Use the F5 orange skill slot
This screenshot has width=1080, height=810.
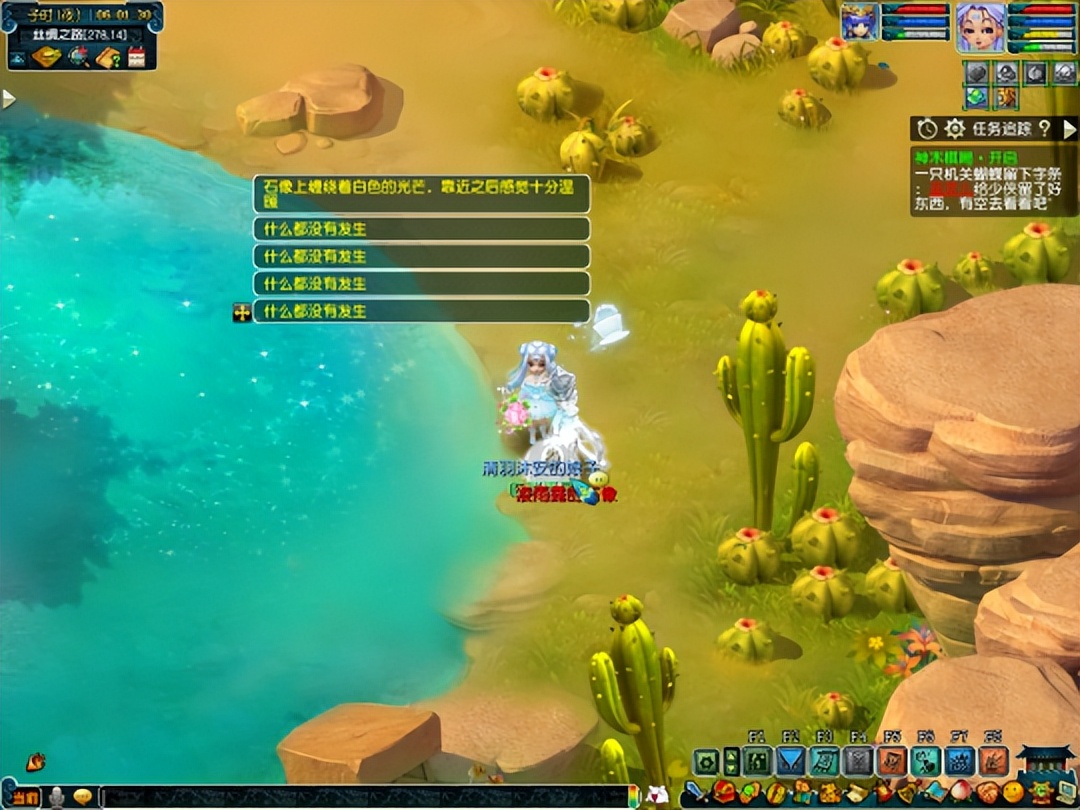click(891, 762)
